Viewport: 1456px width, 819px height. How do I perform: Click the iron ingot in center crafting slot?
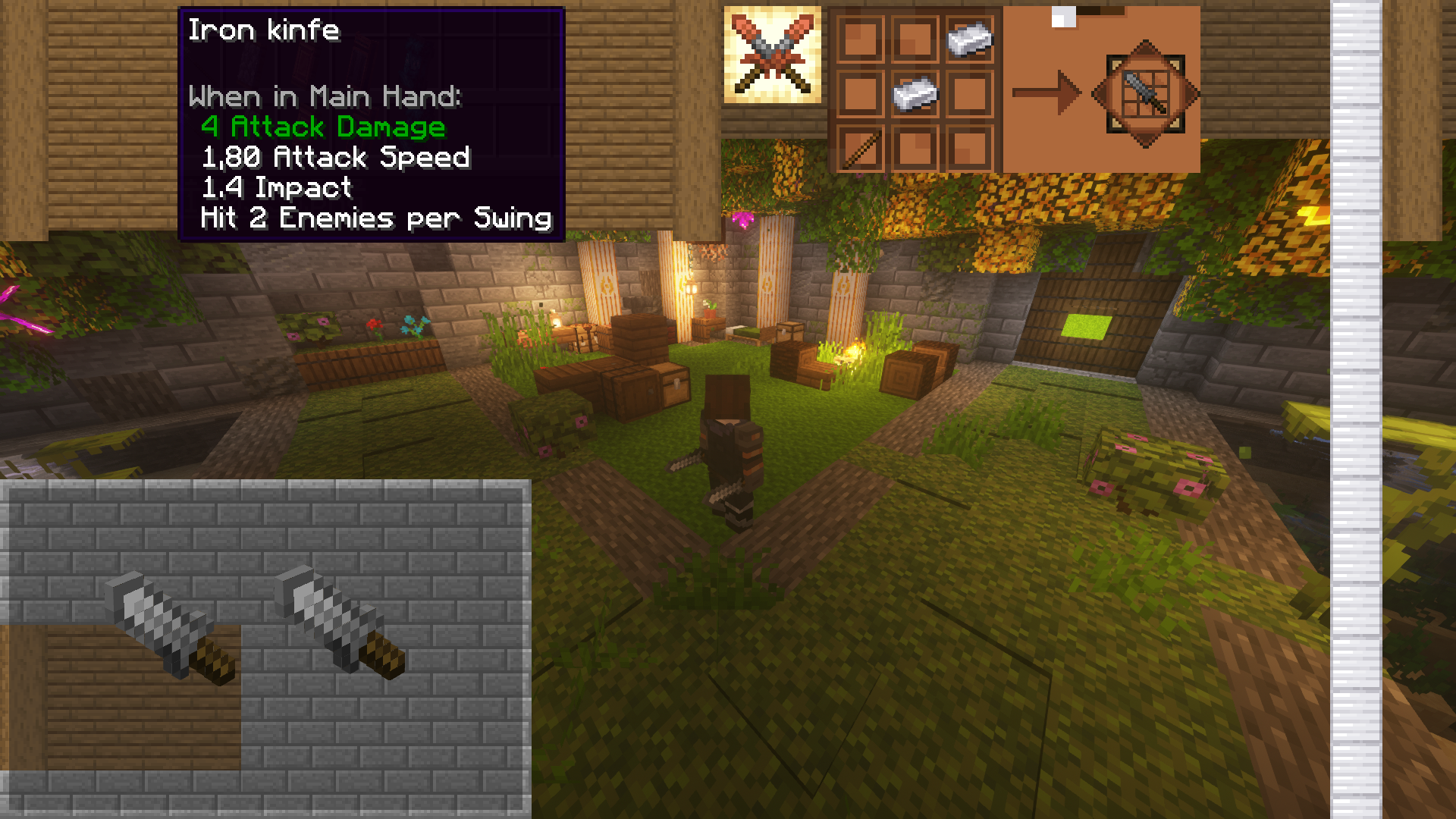pyautogui.click(x=915, y=95)
